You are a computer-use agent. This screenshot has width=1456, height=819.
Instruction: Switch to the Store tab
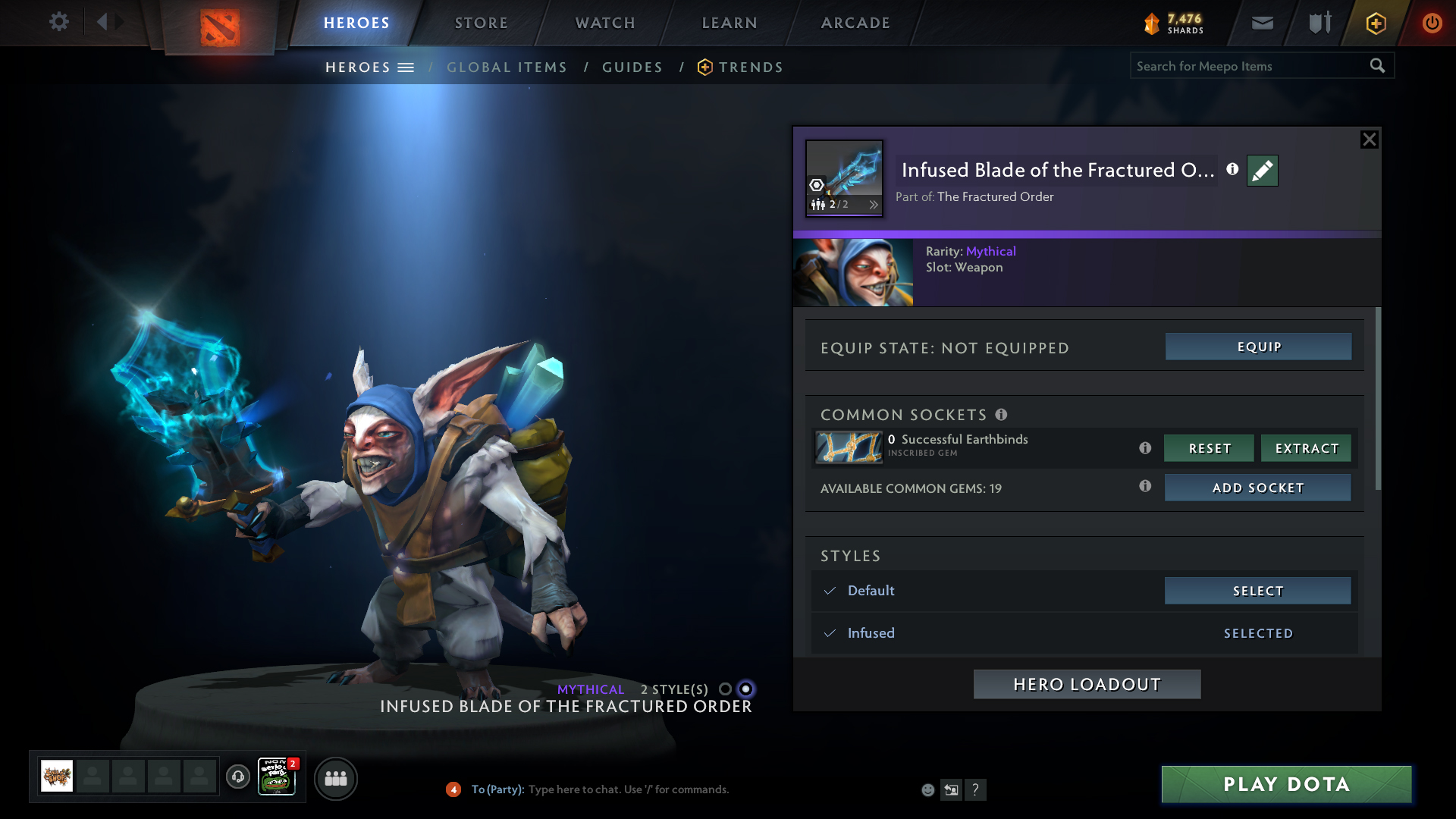[481, 23]
